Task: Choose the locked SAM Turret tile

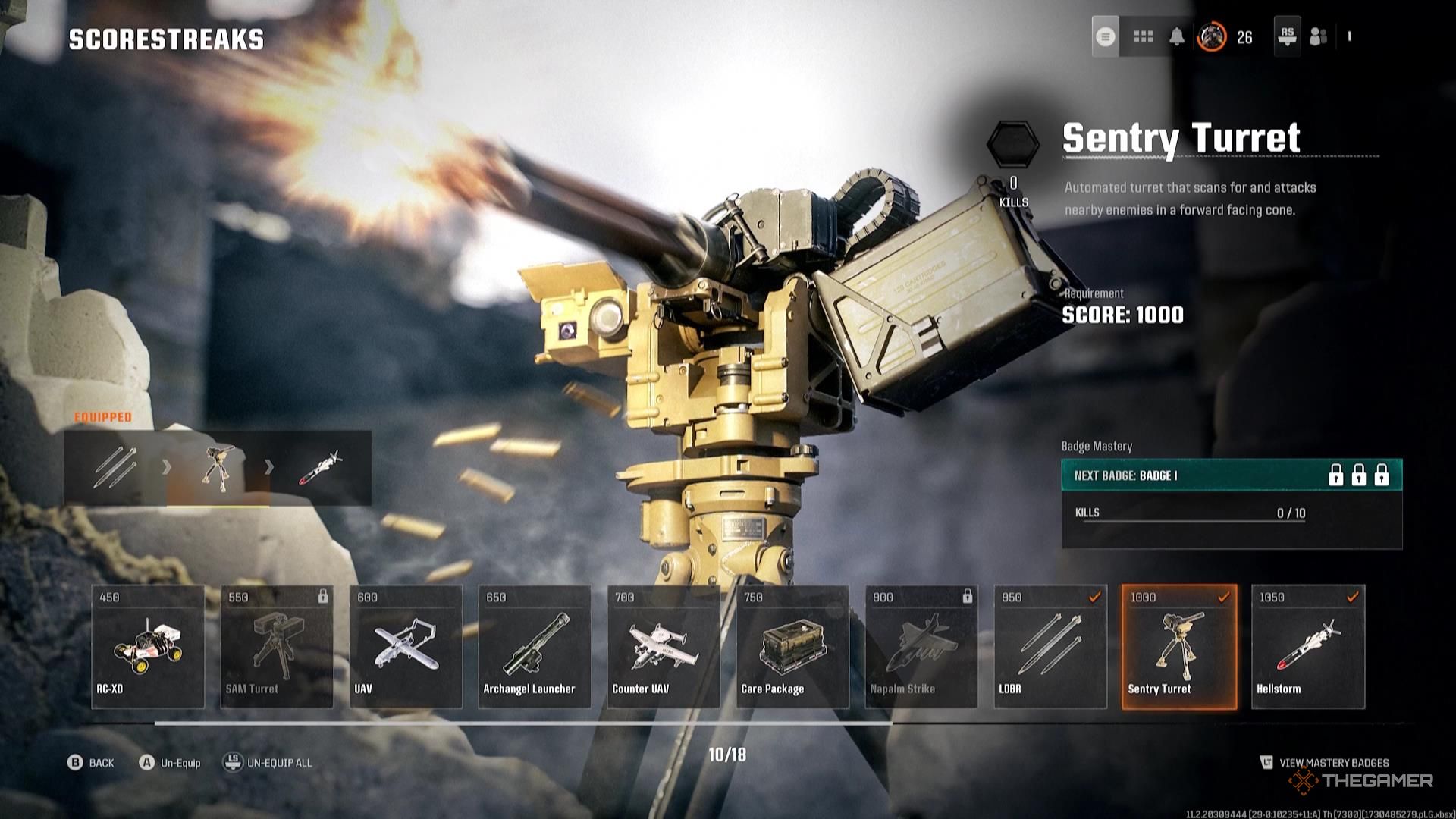Action: coord(277,646)
